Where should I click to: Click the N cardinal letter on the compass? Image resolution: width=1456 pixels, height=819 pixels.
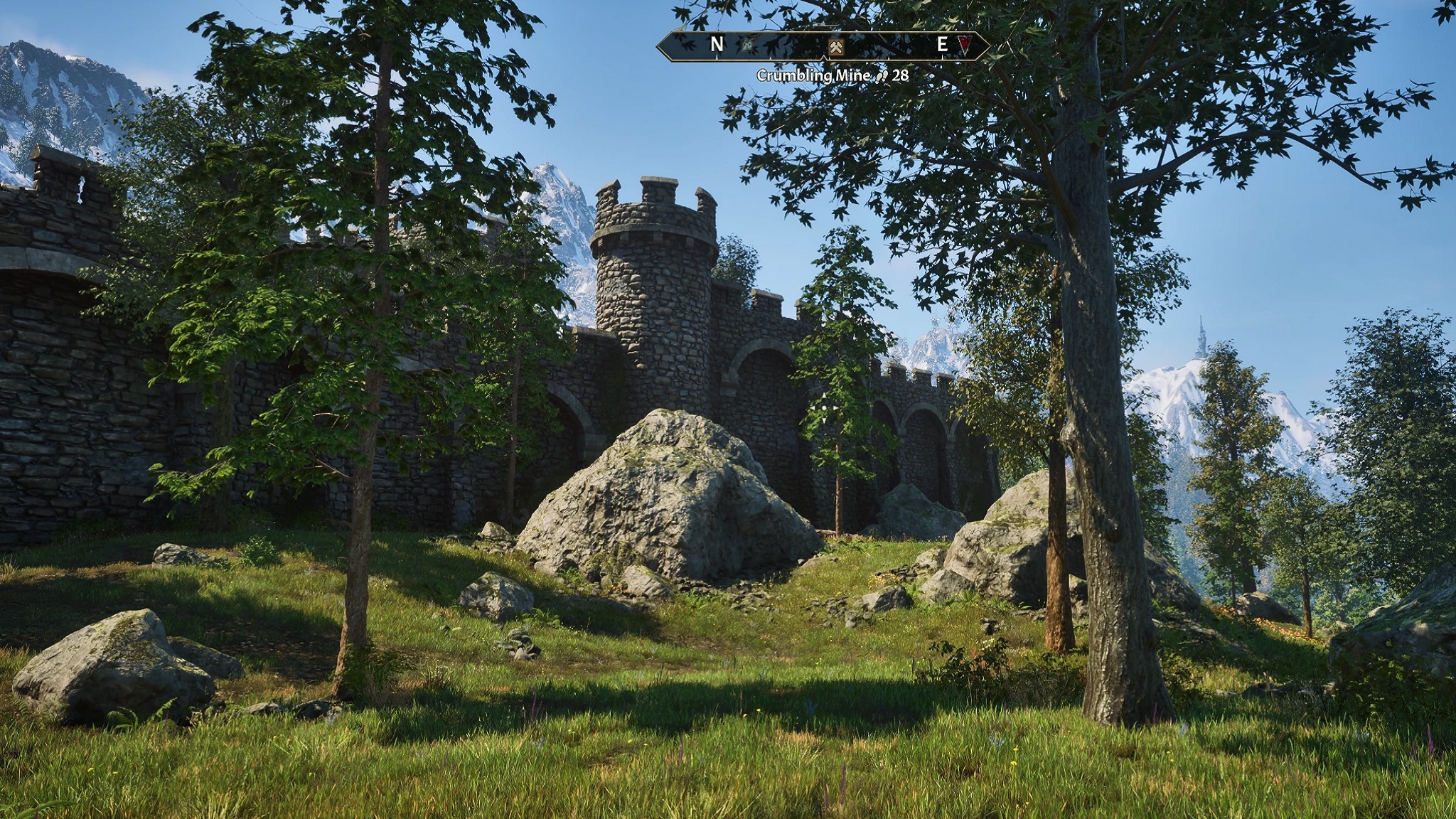(x=717, y=44)
